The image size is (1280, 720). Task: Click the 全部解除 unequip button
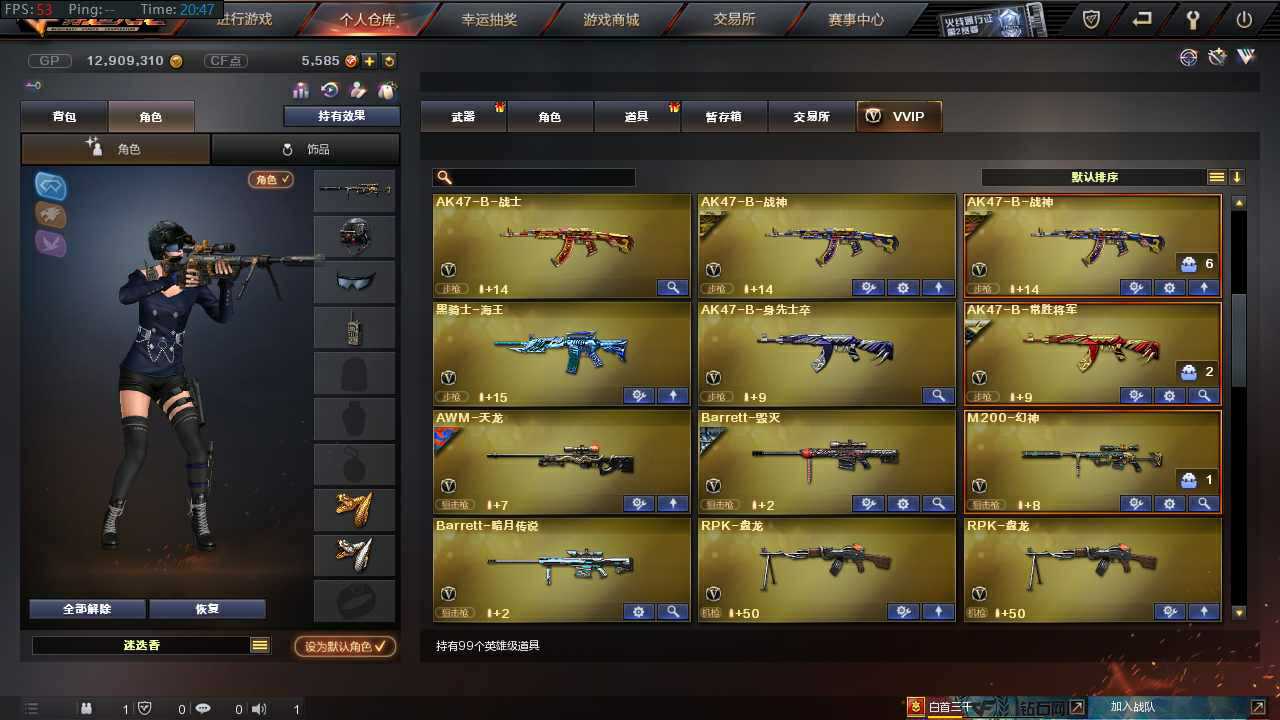click(86, 608)
